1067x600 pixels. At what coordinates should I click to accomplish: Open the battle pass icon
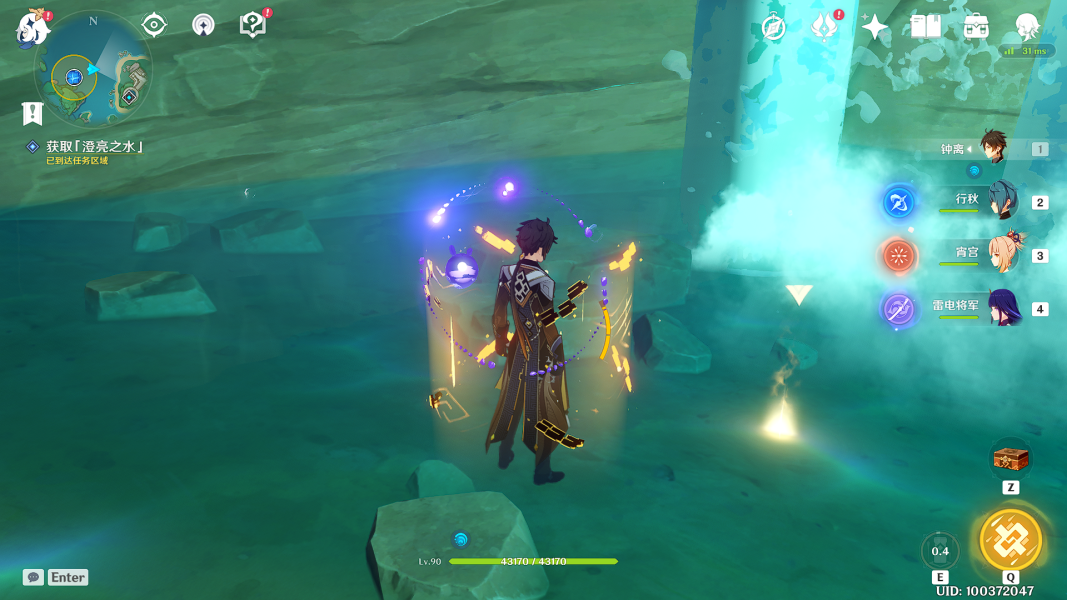[824, 27]
